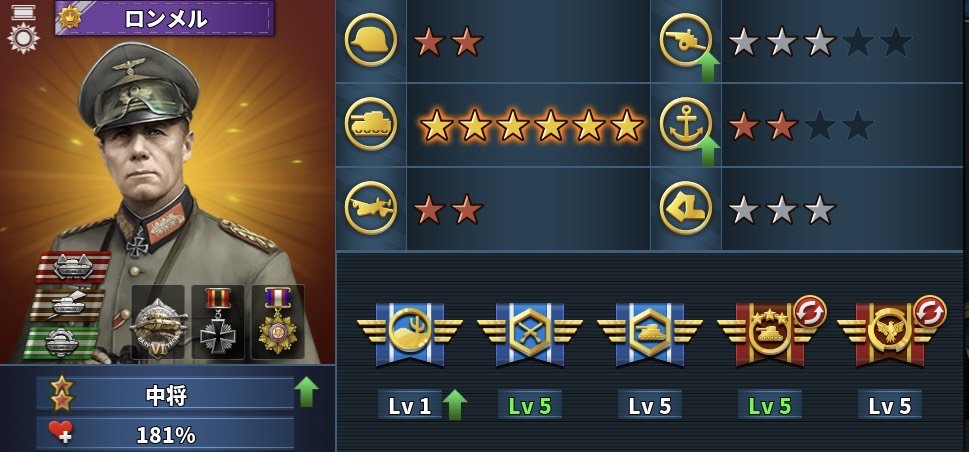Swap the eagle skill via refresh icon
Image resolution: width=969 pixels, height=452 pixels.
click(929, 312)
